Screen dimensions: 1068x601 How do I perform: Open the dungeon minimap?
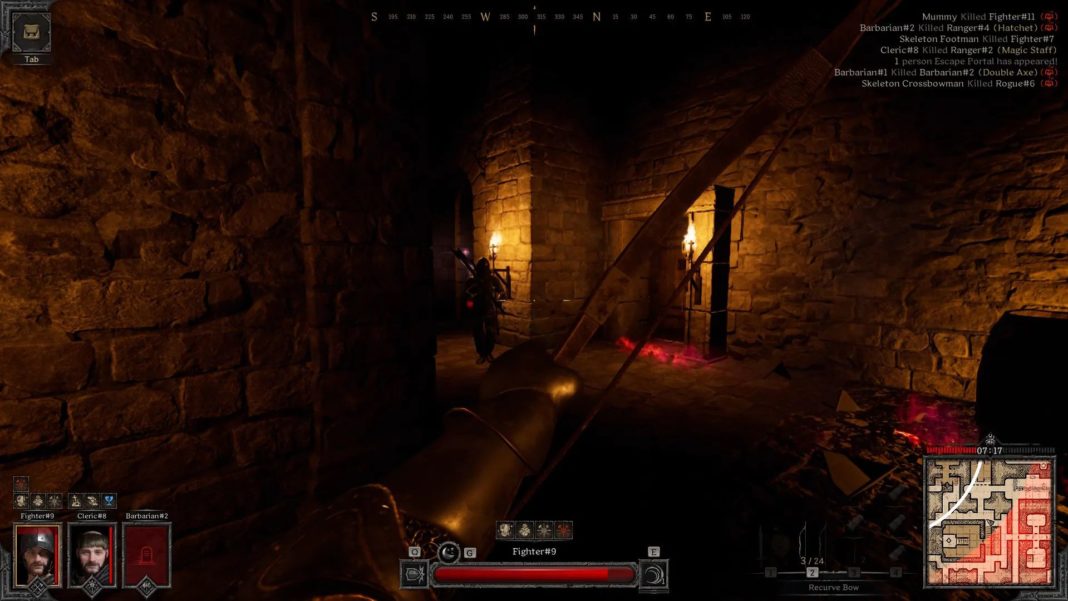pos(988,520)
